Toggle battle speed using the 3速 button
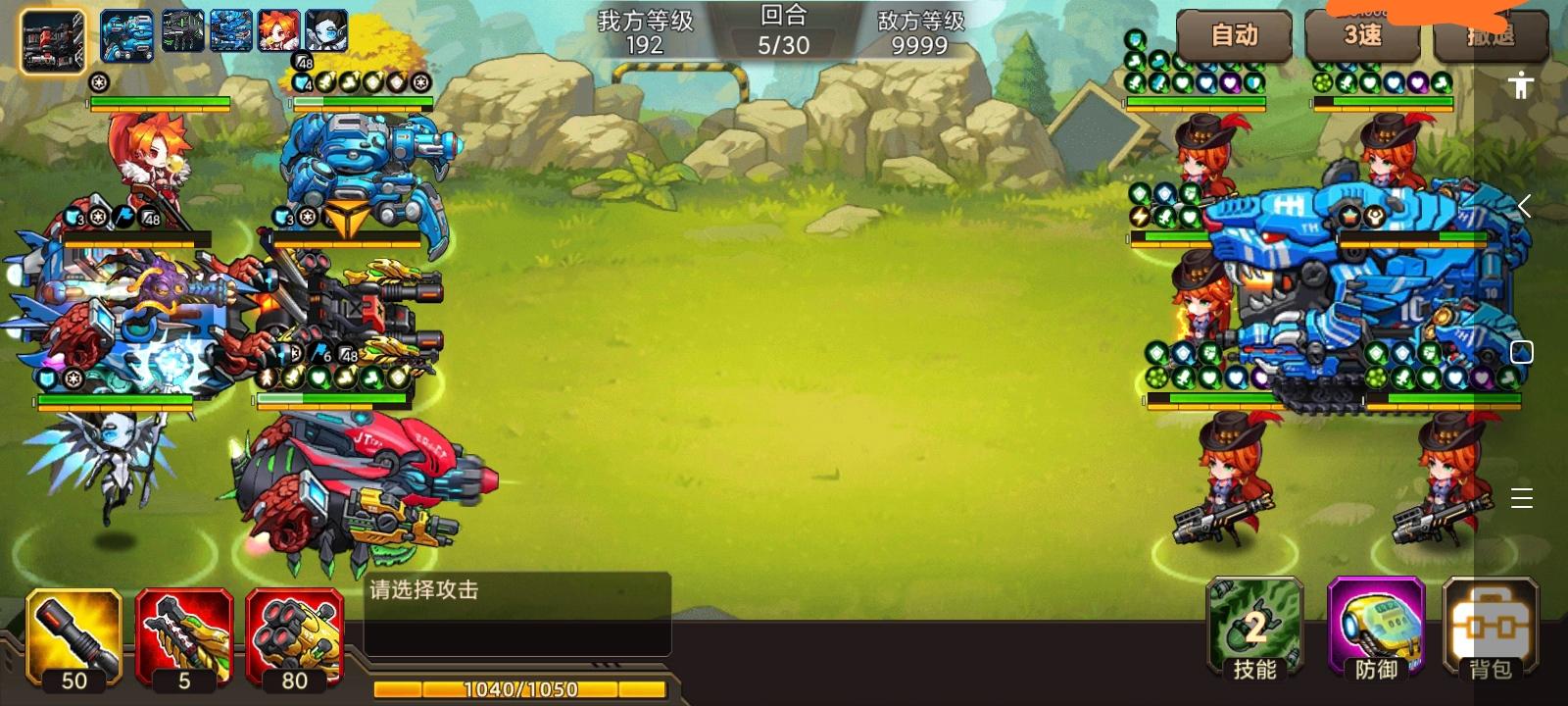1568x706 pixels. click(1362, 37)
